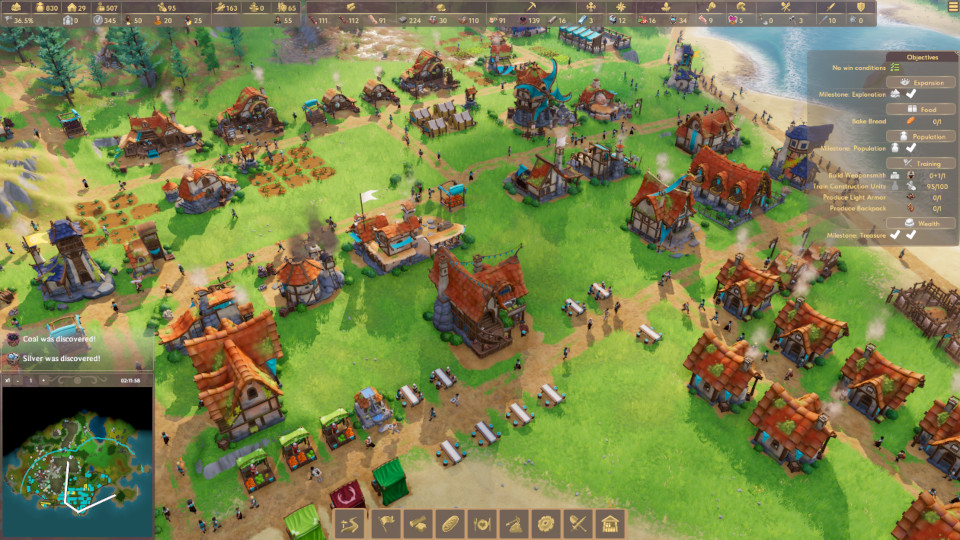Select the Food objectives section
Viewport: 960px width, 540px height.
tap(922, 109)
